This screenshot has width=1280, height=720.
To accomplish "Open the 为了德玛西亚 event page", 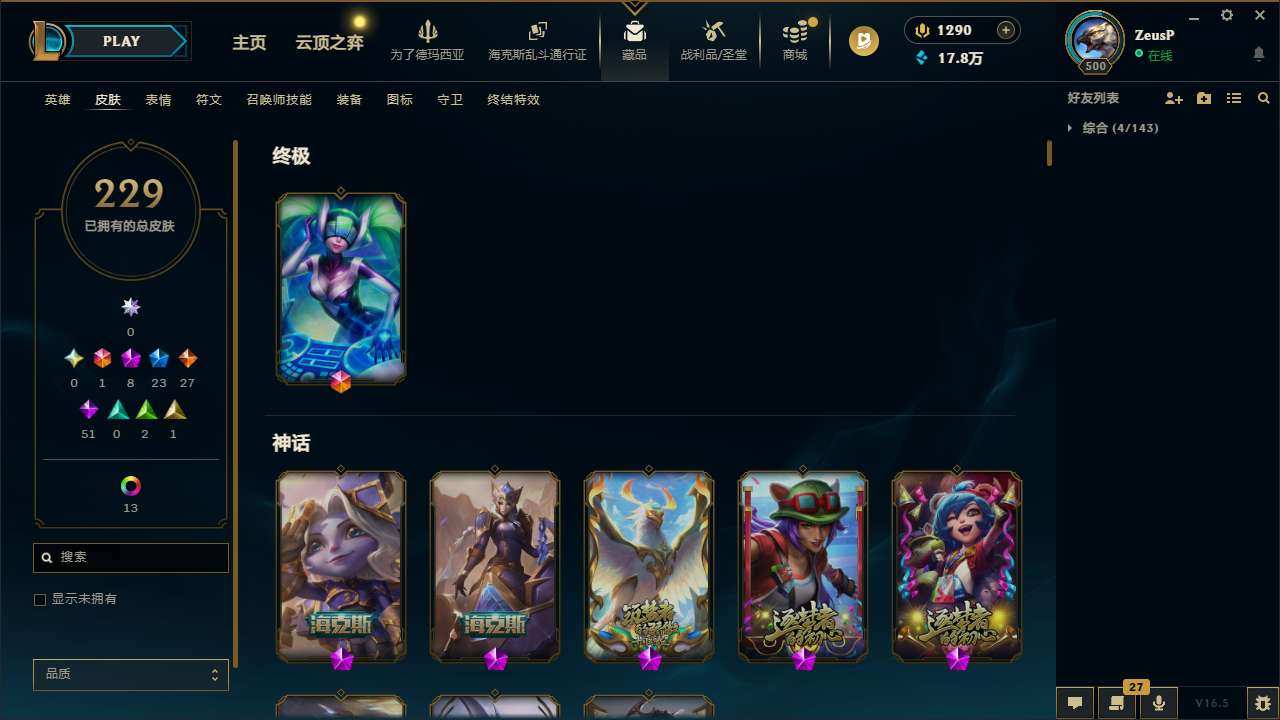I will click(428, 42).
